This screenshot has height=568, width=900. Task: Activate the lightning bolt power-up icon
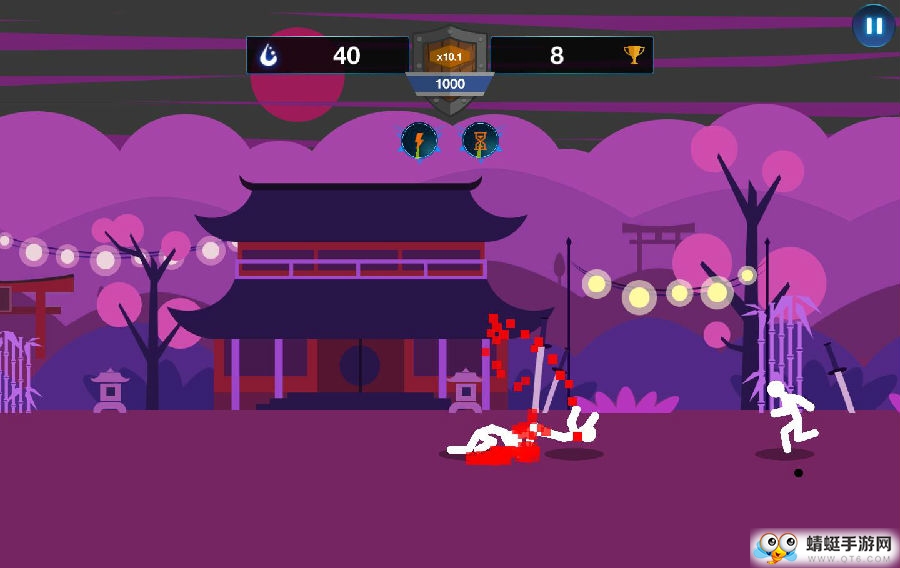419,141
